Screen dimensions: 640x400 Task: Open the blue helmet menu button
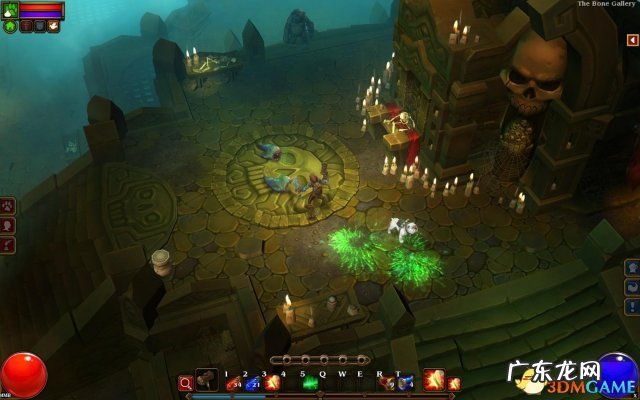pyautogui.click(x=631, y=267)
